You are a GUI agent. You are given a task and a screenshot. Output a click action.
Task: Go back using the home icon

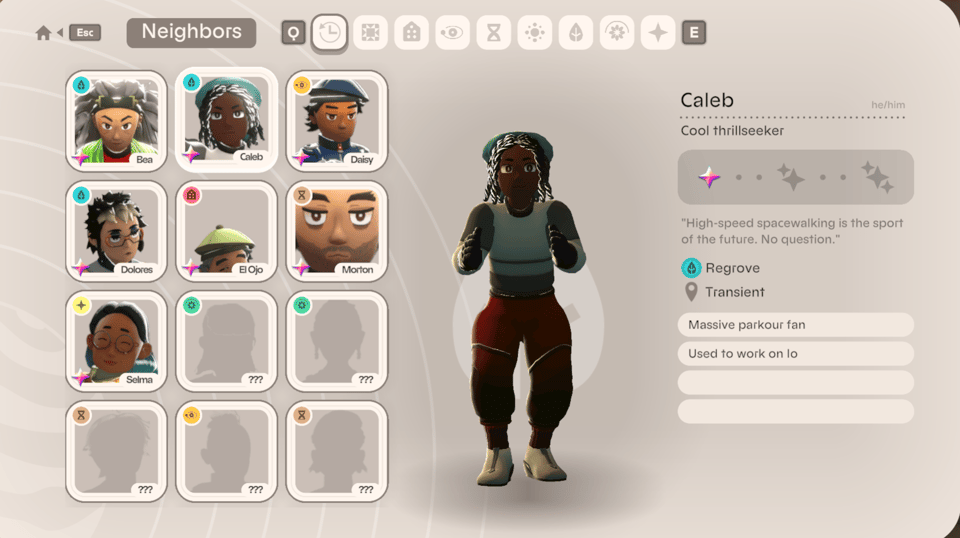tap(43, 33)
